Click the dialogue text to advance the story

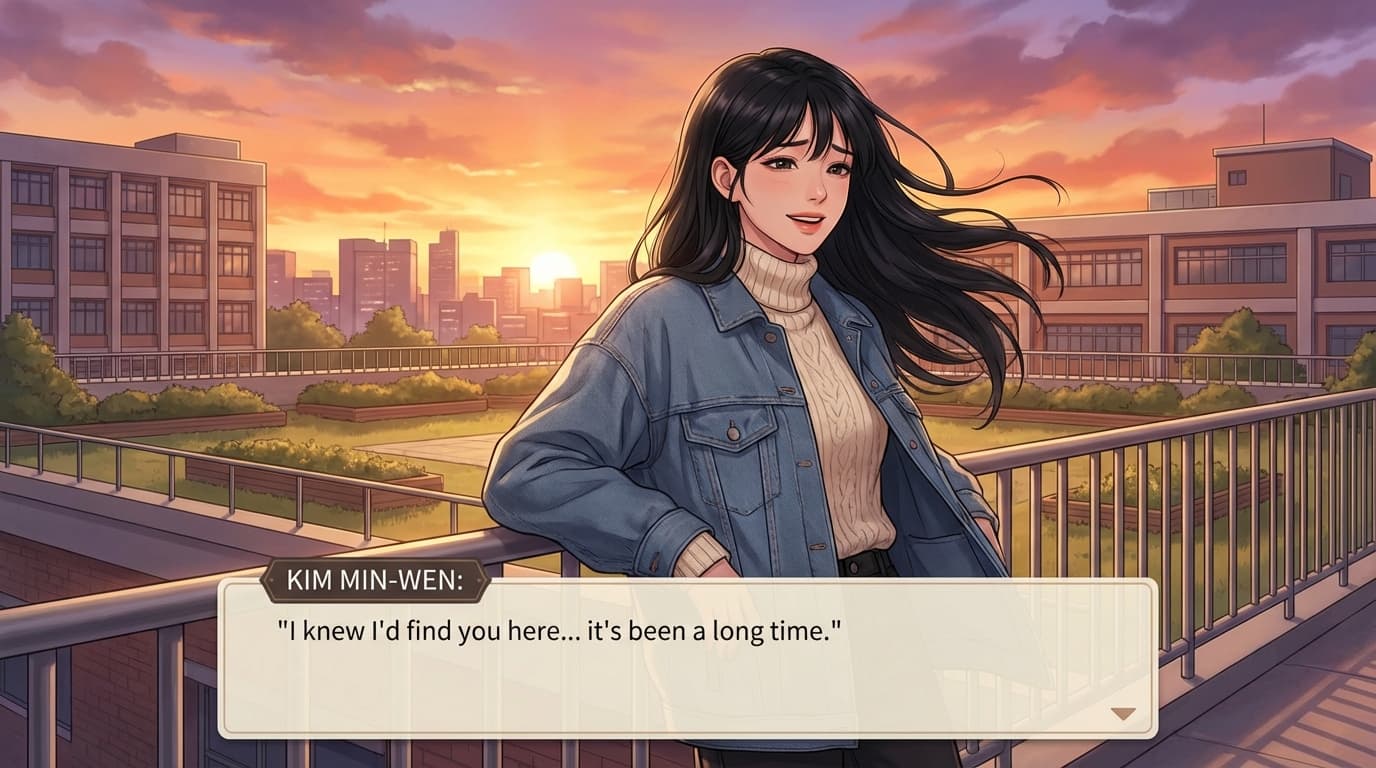click(556, 628)
